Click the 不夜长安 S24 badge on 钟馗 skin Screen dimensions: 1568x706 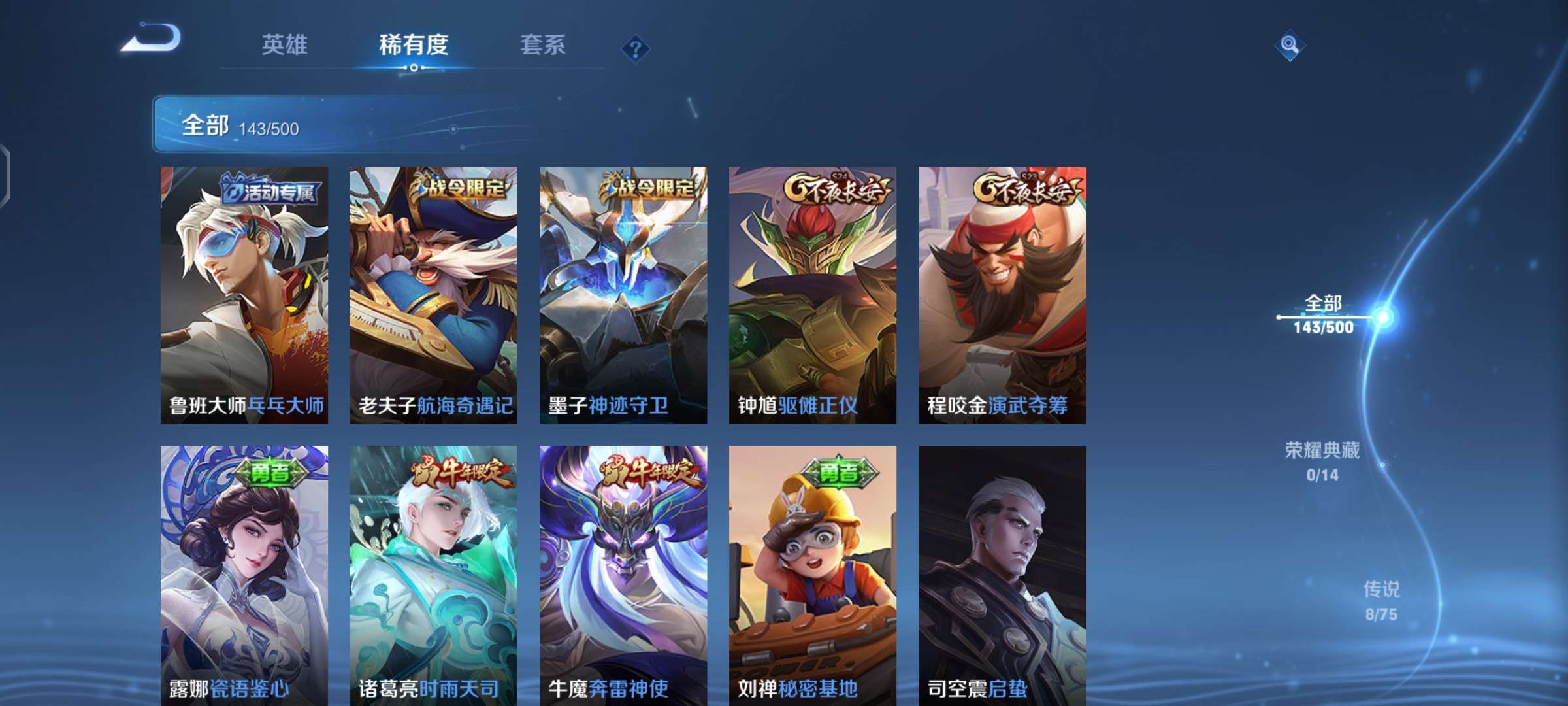pyautogui.click(x=837, y=188)
